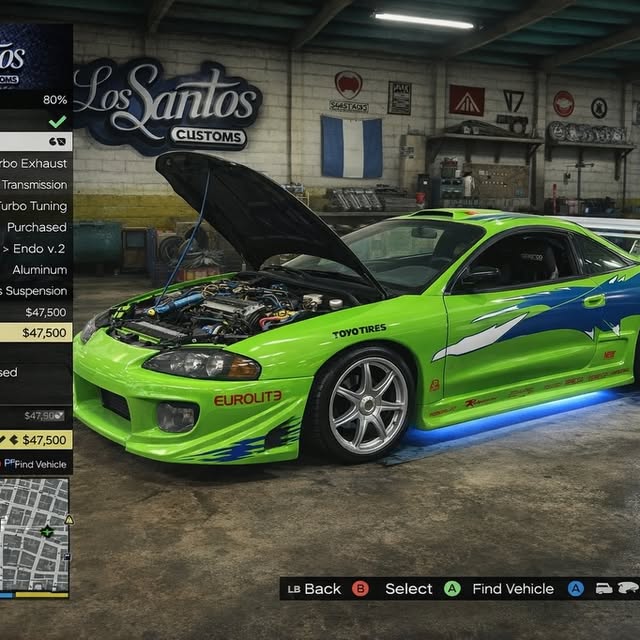Select the row marked Purchased
Viewport: 640px width, 640px height.
[36, 227]
